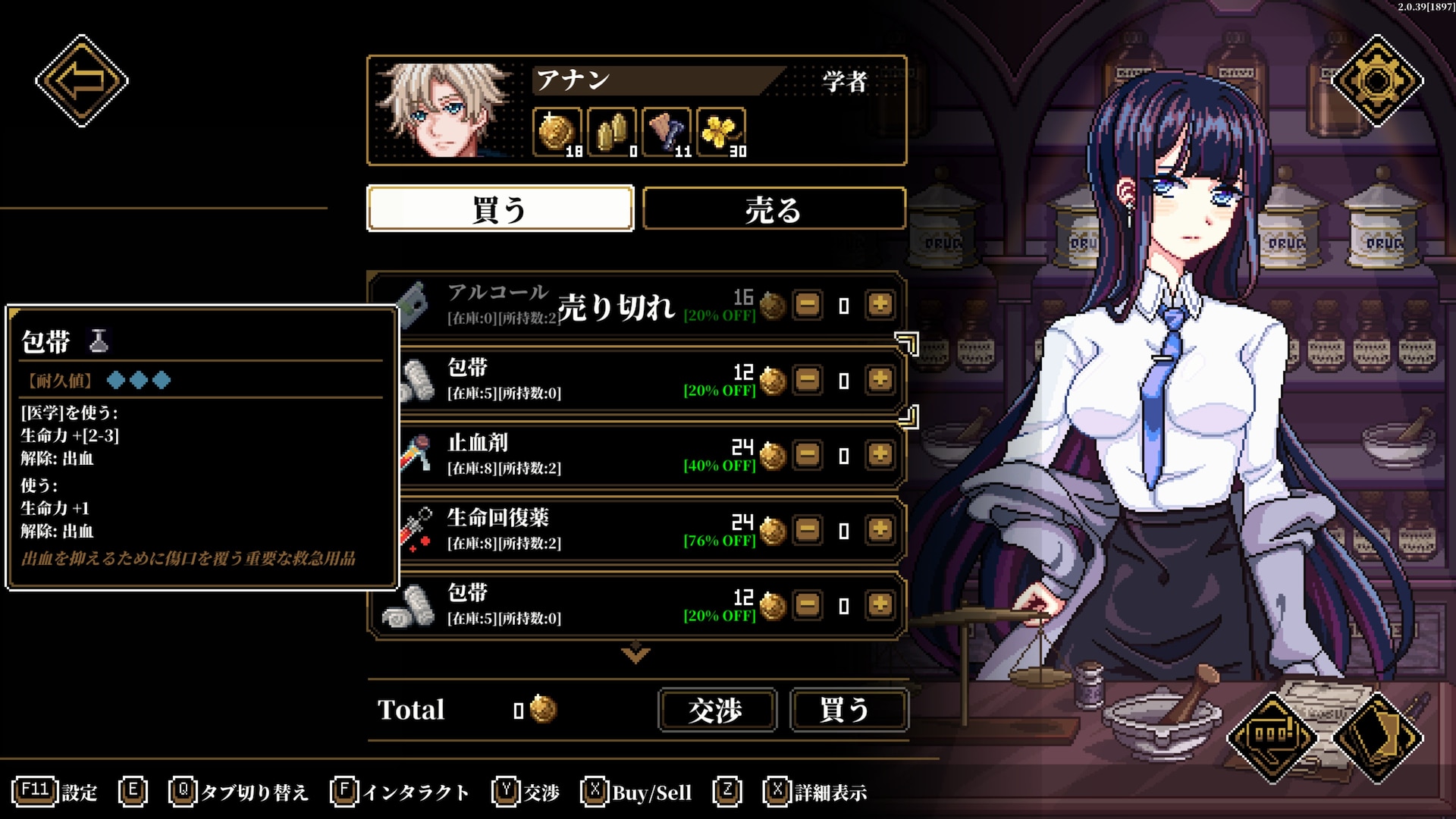Increase 止血剤 quantity with plus
This screenshot has height=819, width=1456.
880,455
